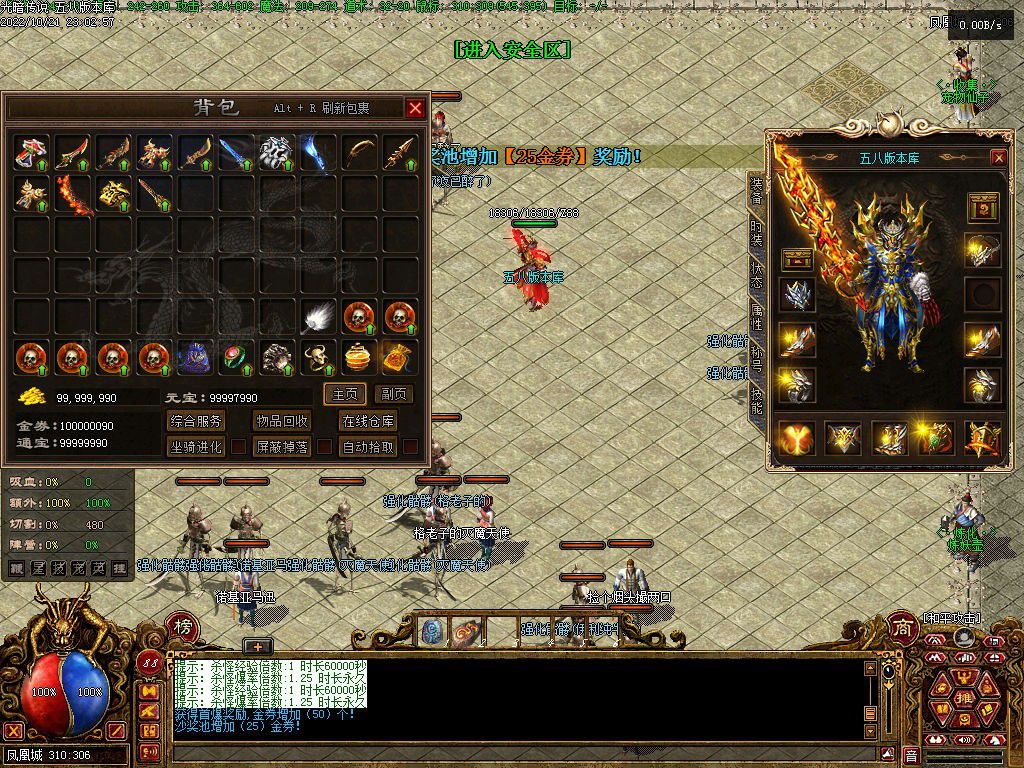Switch to the 副页 secondary bag page
1024x768 pixels.
[394, 394]
